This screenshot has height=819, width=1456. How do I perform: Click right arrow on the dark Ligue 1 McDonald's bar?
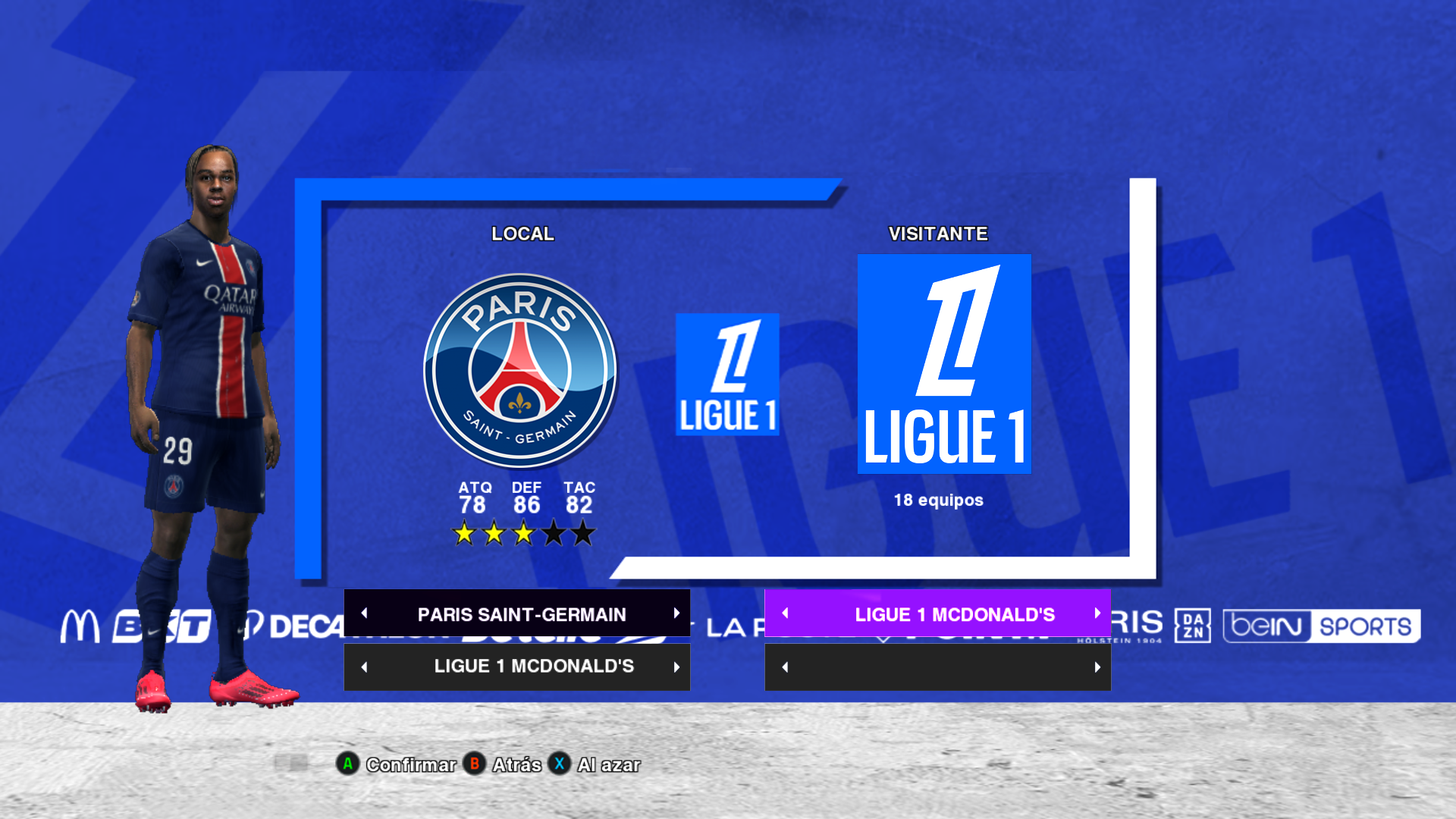pyautogui.click(x=676, y=667)
